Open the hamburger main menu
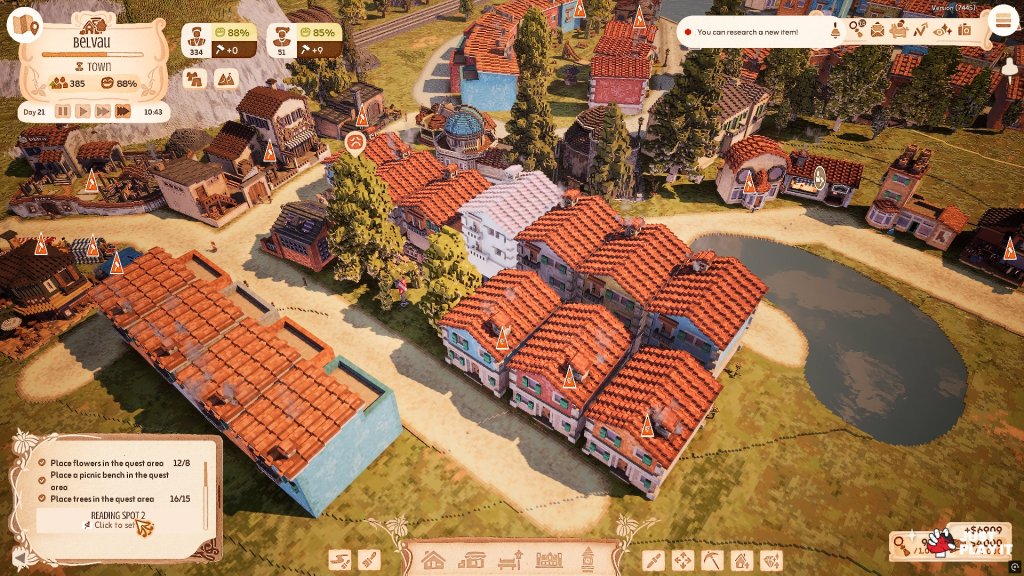 coord(1001,20)
